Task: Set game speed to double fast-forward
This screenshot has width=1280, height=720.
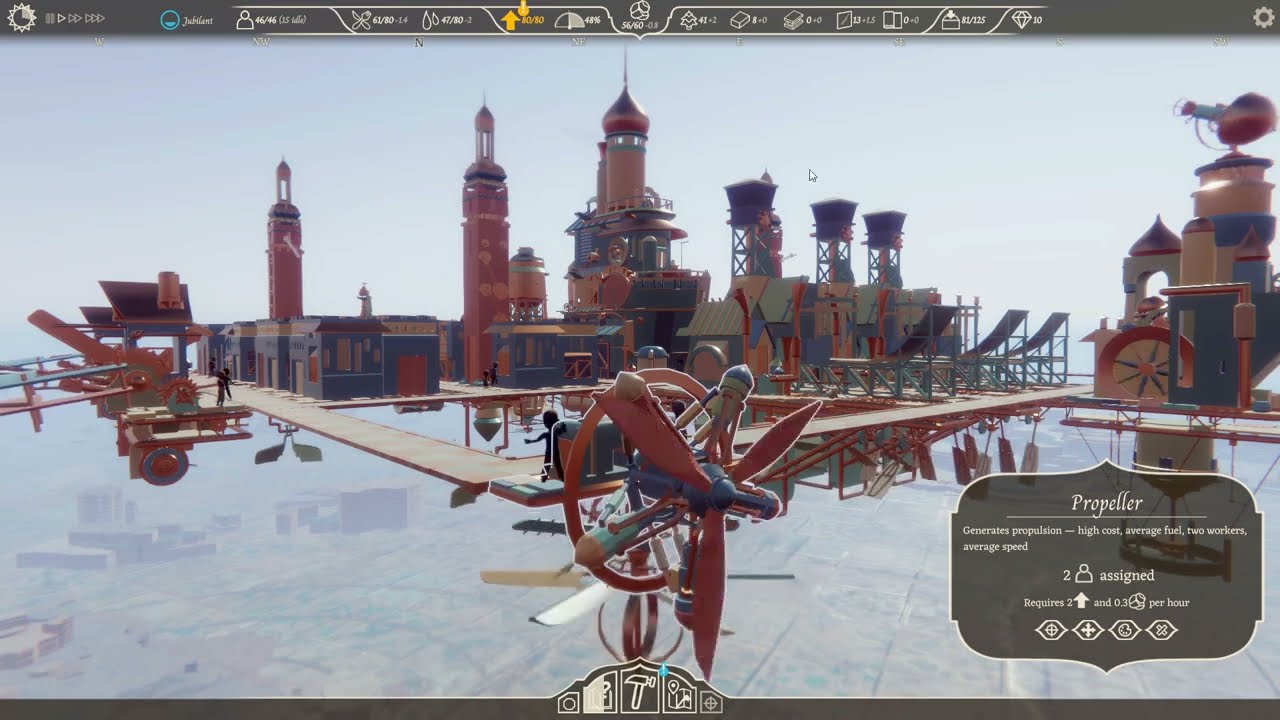Action: [x=75, y=18]
